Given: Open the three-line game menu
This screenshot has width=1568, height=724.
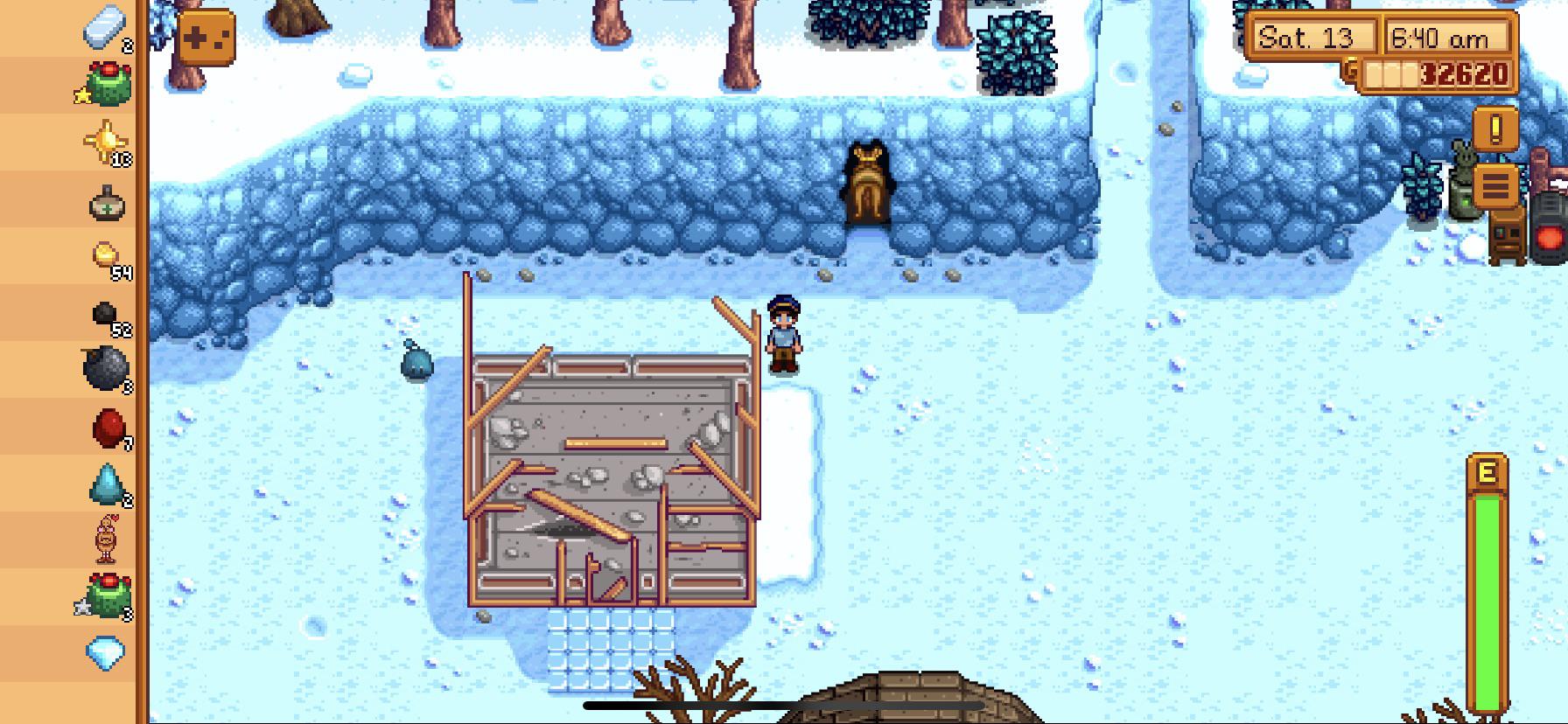Looking at the screenshot, I should (x=1495, y=186).
